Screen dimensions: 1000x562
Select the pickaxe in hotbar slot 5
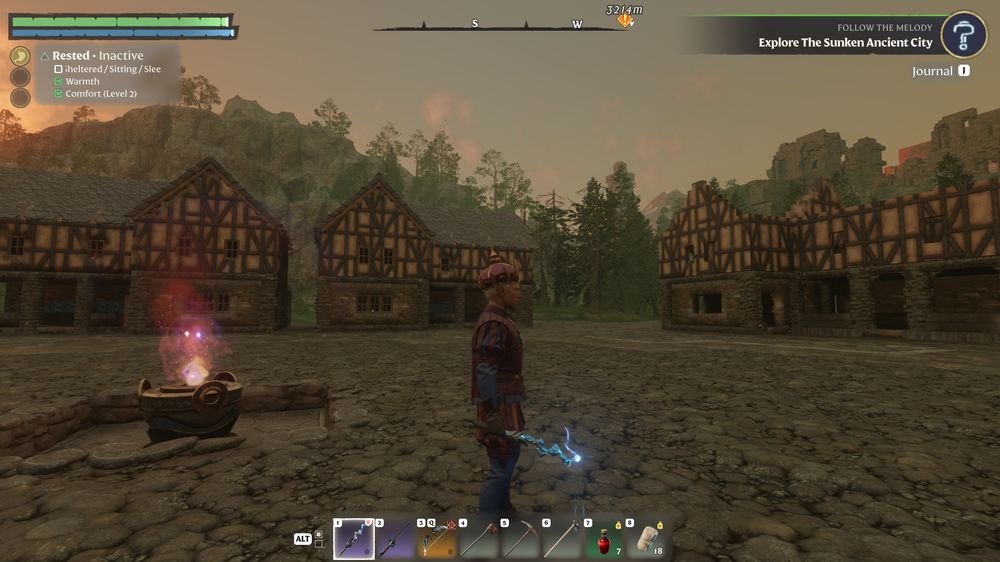[520, 539]
